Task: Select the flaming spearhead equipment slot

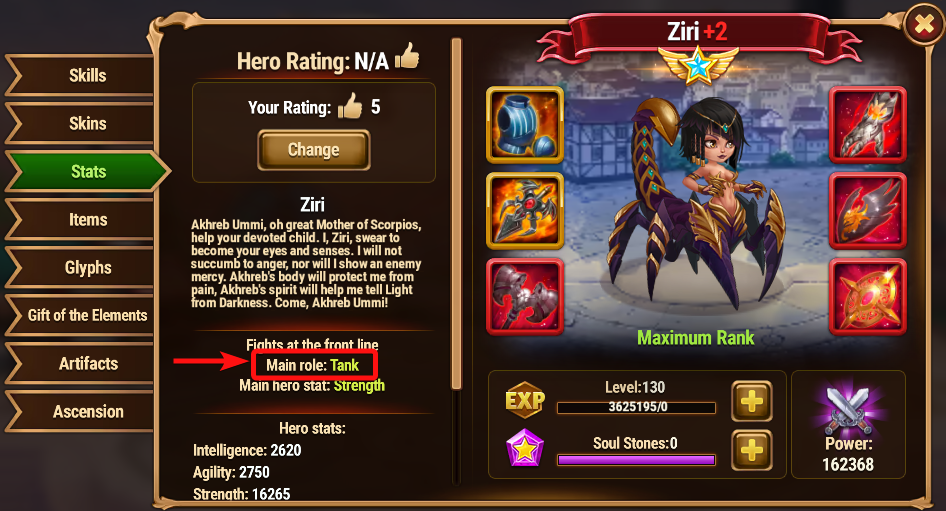Action: point(525,210)
